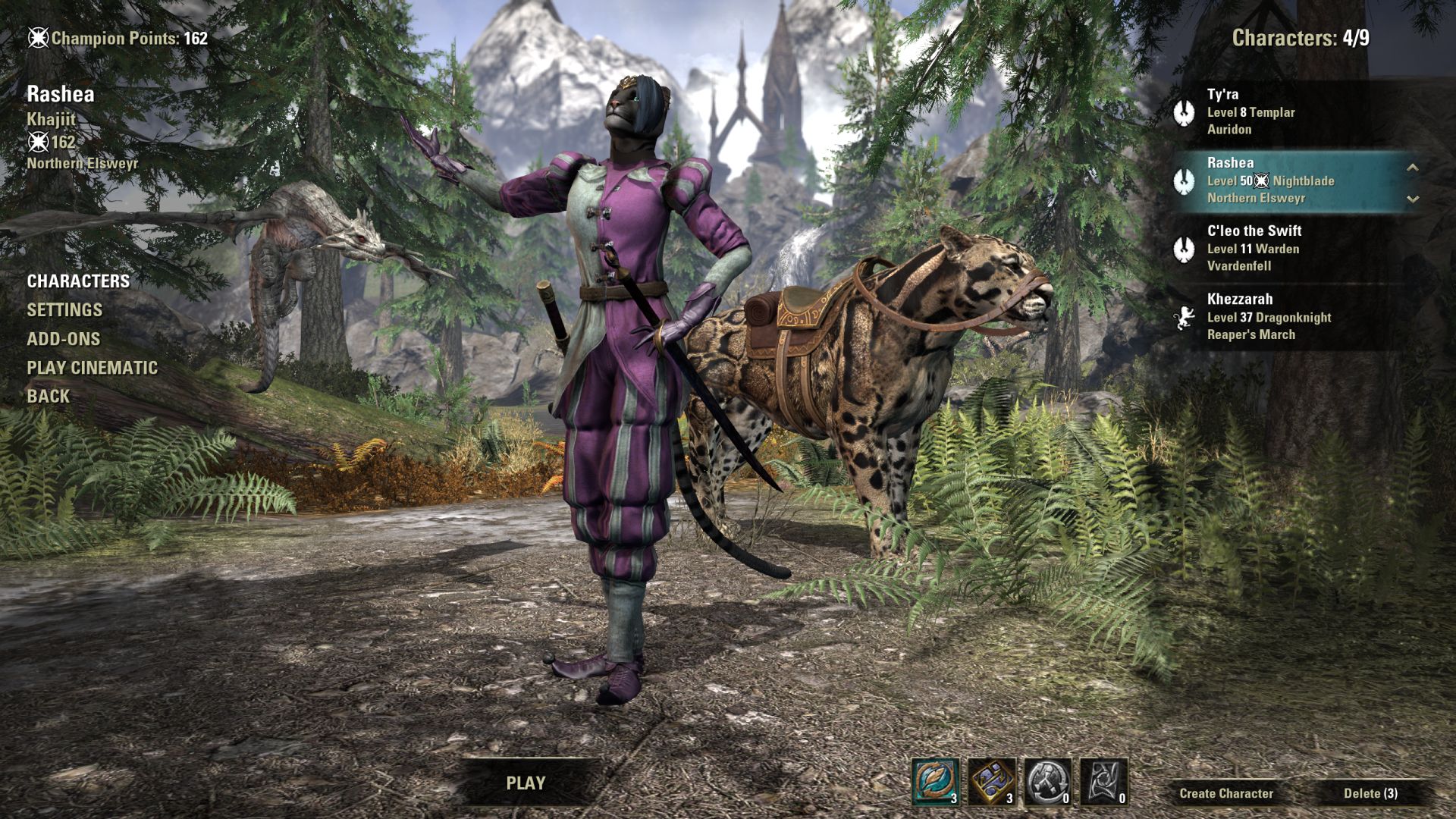The height and width of the screenshot is (819, 1456).
Task: Open the SETTINGS menu
Action: point(64,310)
